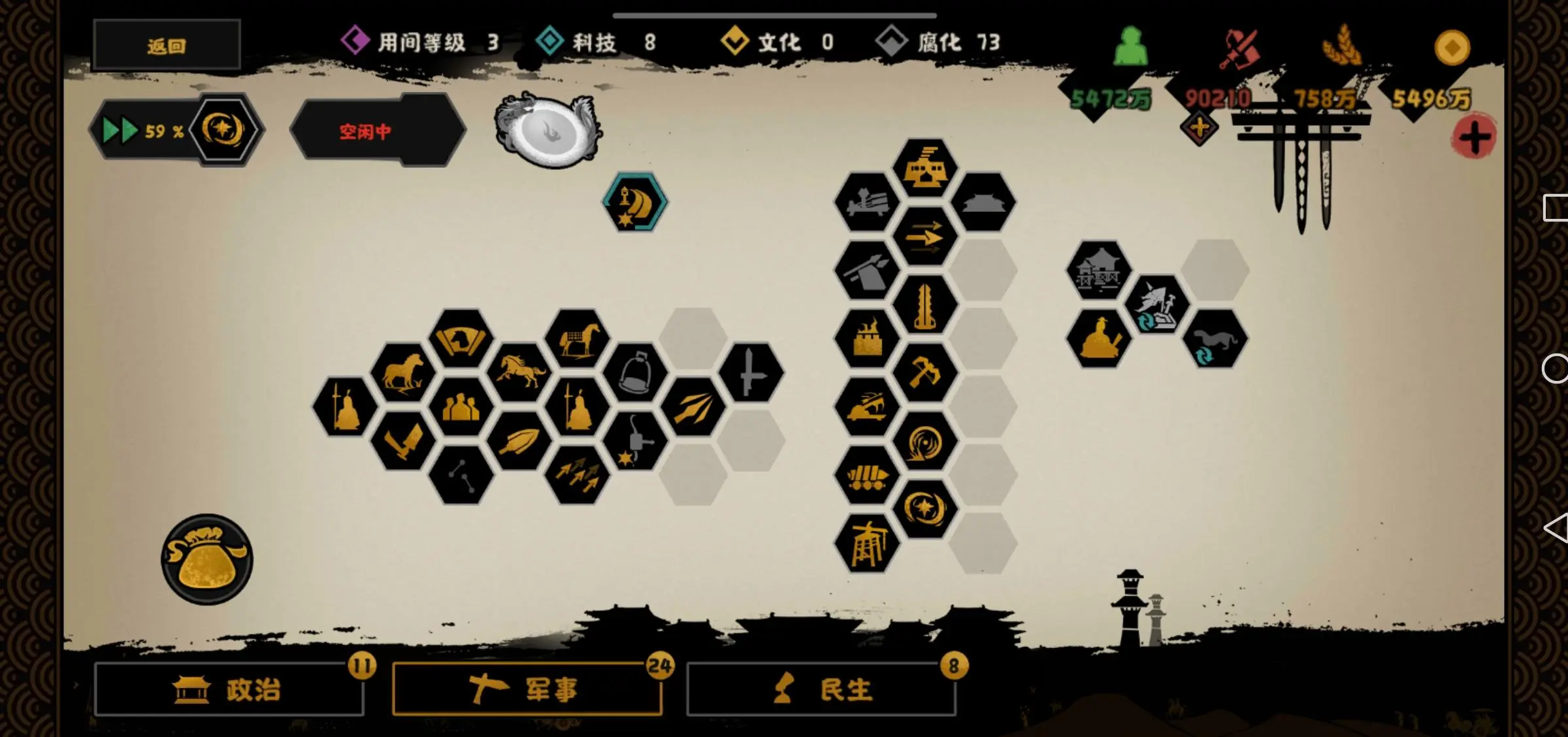This screenshot has height=737, width=1568.
Task: Pick the three soldiers group tech
Action: [461, 407]
